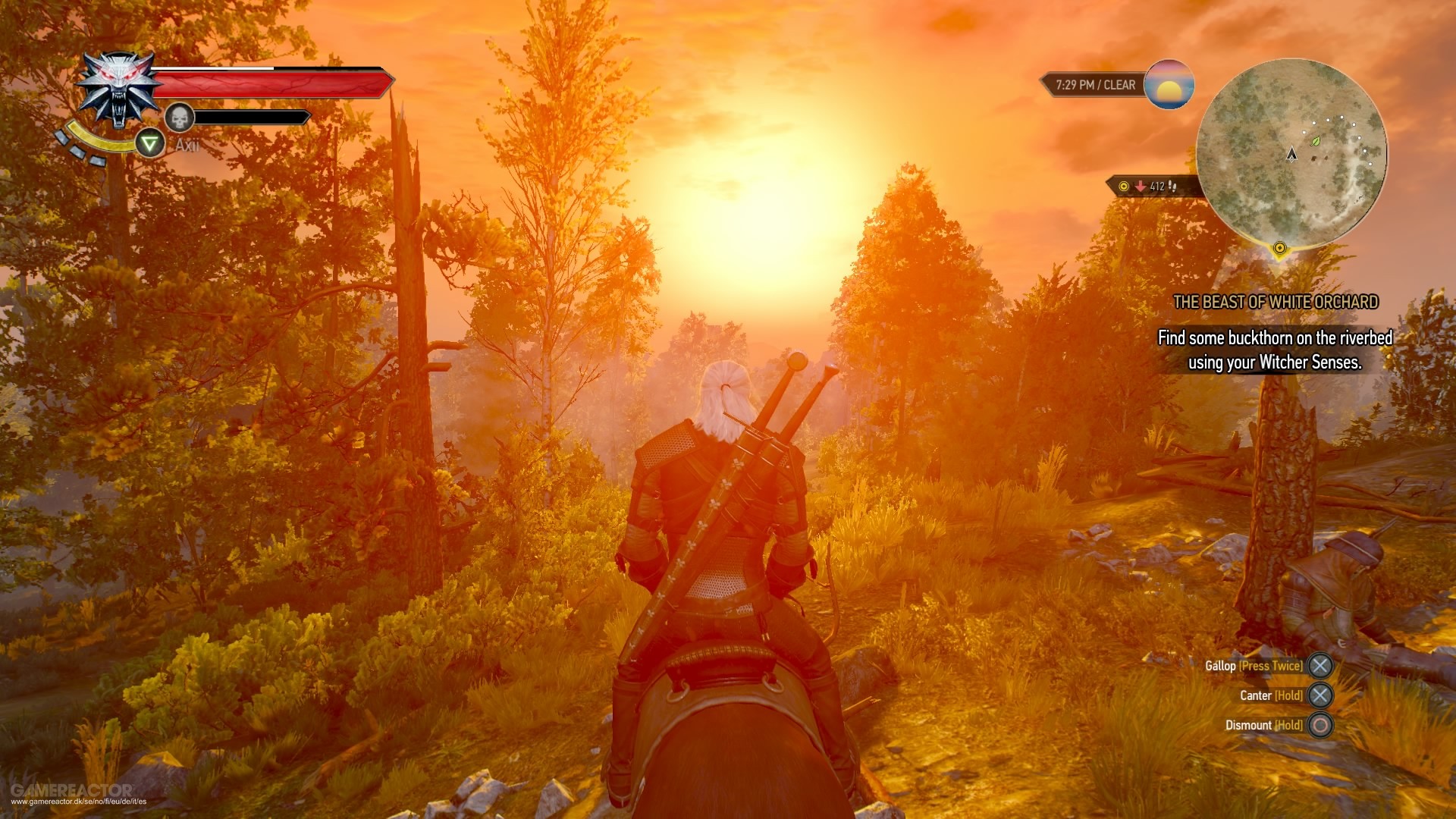
Task: Click the sunset weather icon
Action: [1169, 86]
